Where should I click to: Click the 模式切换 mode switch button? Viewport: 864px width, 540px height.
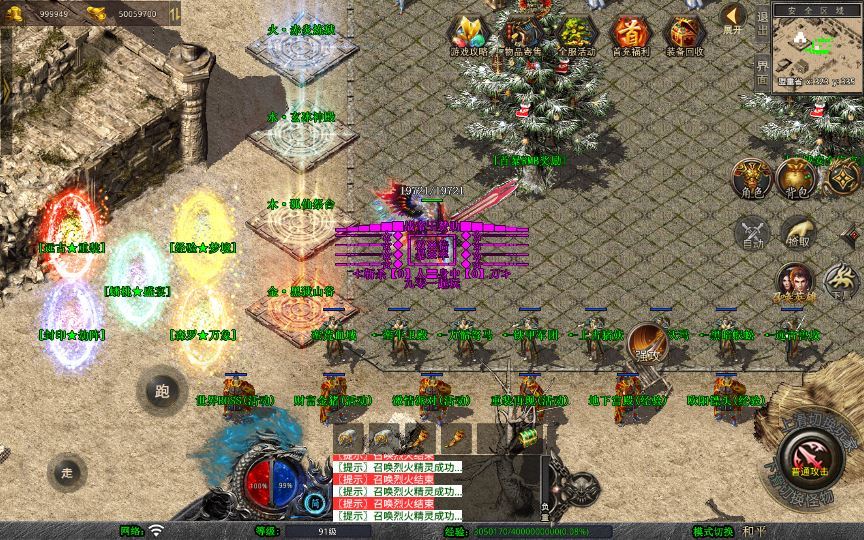[x=712, y=531]
